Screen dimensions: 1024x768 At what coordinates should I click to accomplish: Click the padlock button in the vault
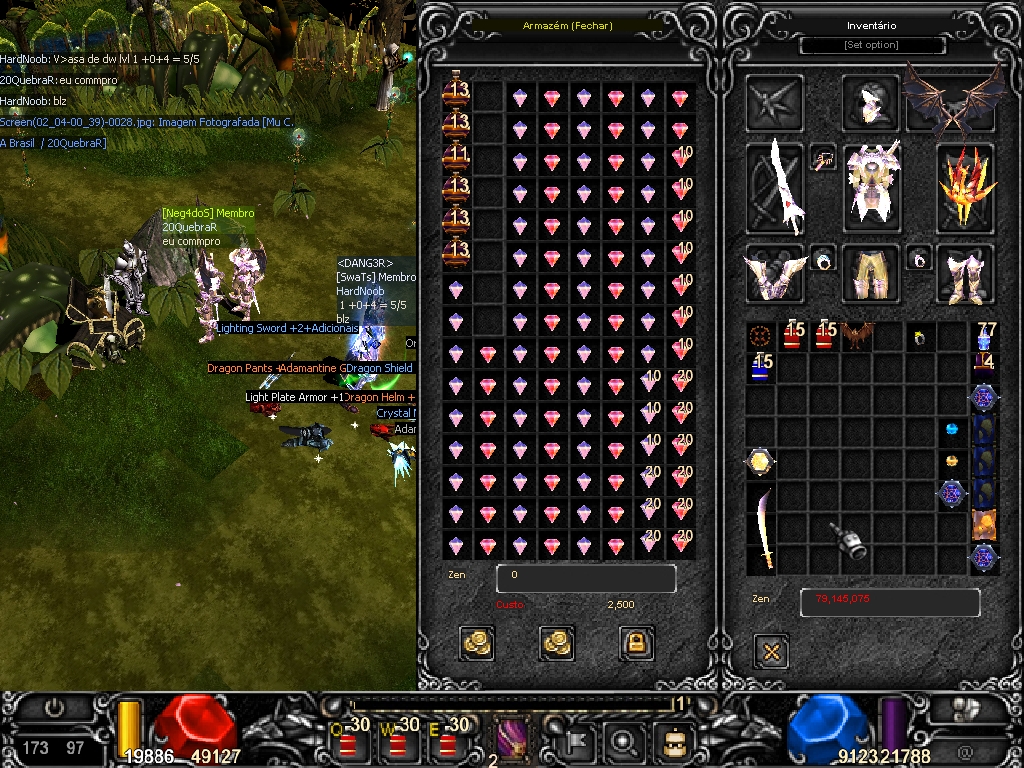tap(636, 642)
